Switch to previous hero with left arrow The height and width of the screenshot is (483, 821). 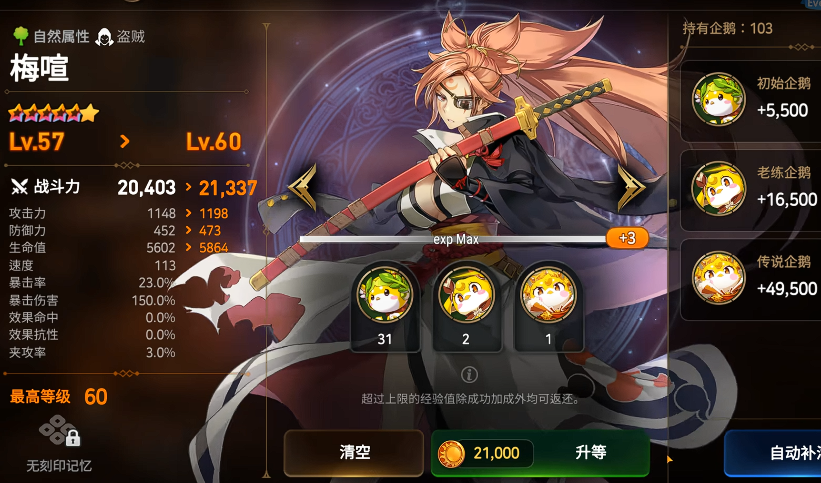point(302,186)
